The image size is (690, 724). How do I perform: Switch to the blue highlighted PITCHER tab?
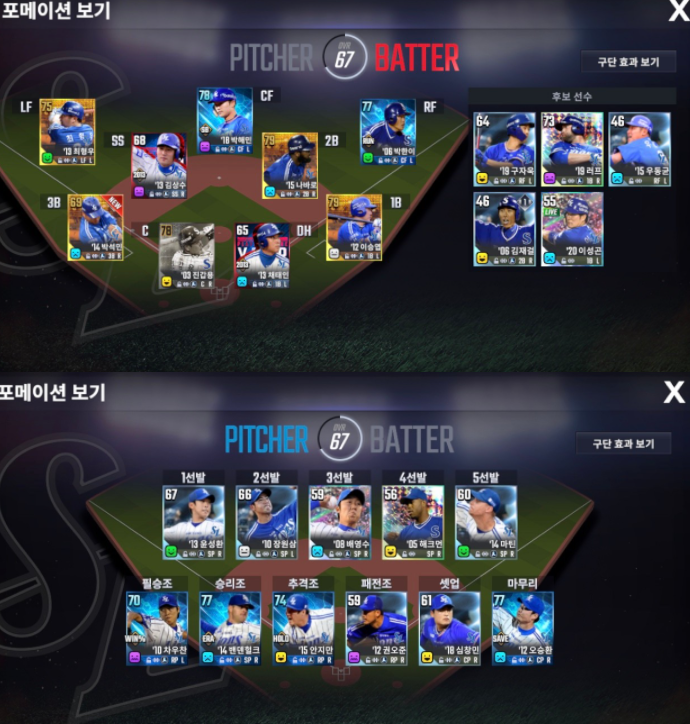click(x=267, y=439)
